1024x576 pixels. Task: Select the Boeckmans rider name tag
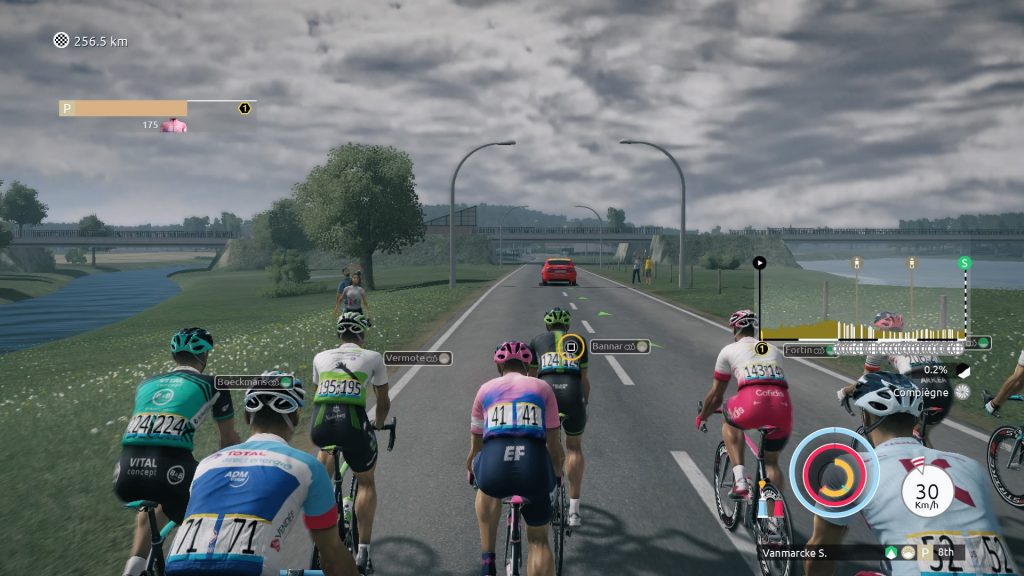coord(255,382)
